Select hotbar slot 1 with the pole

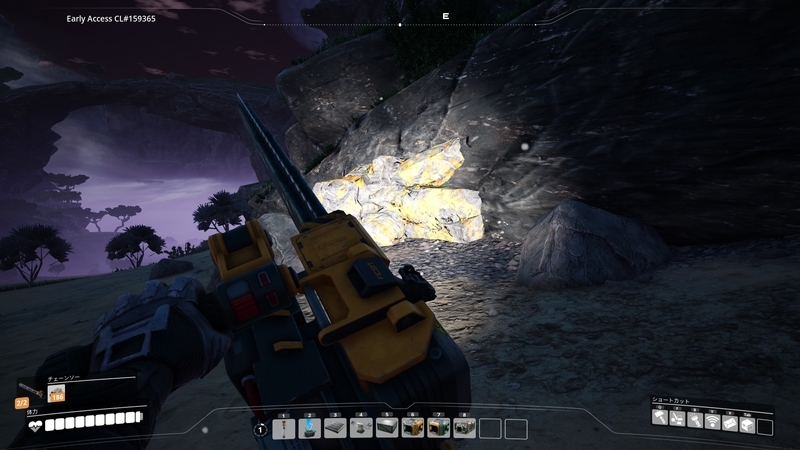(x=283, y=429)
